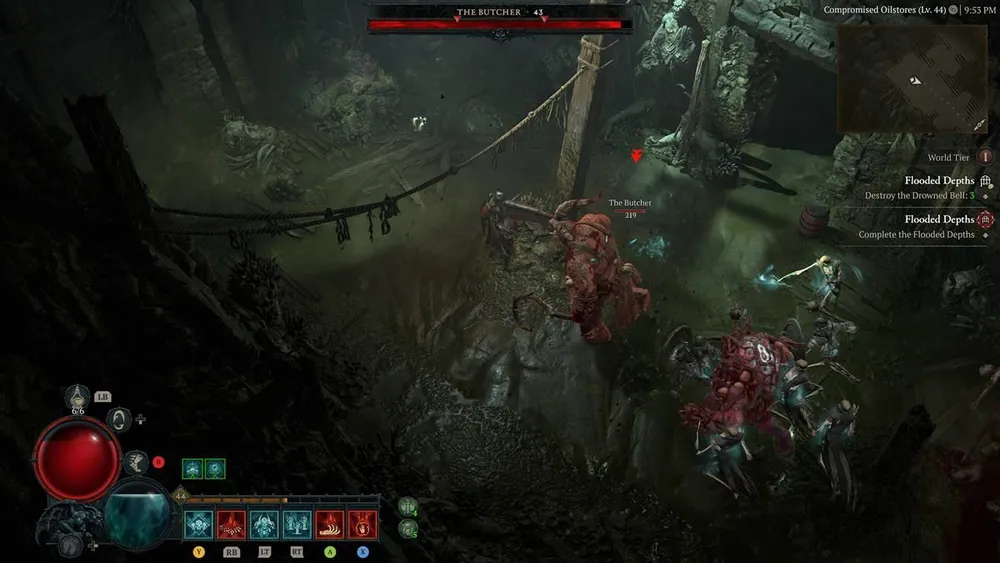Image resolution: width=1000 pixels, height=563 pixels.
Task: Click the Butcher boss health bar
Action: point(499,25)
